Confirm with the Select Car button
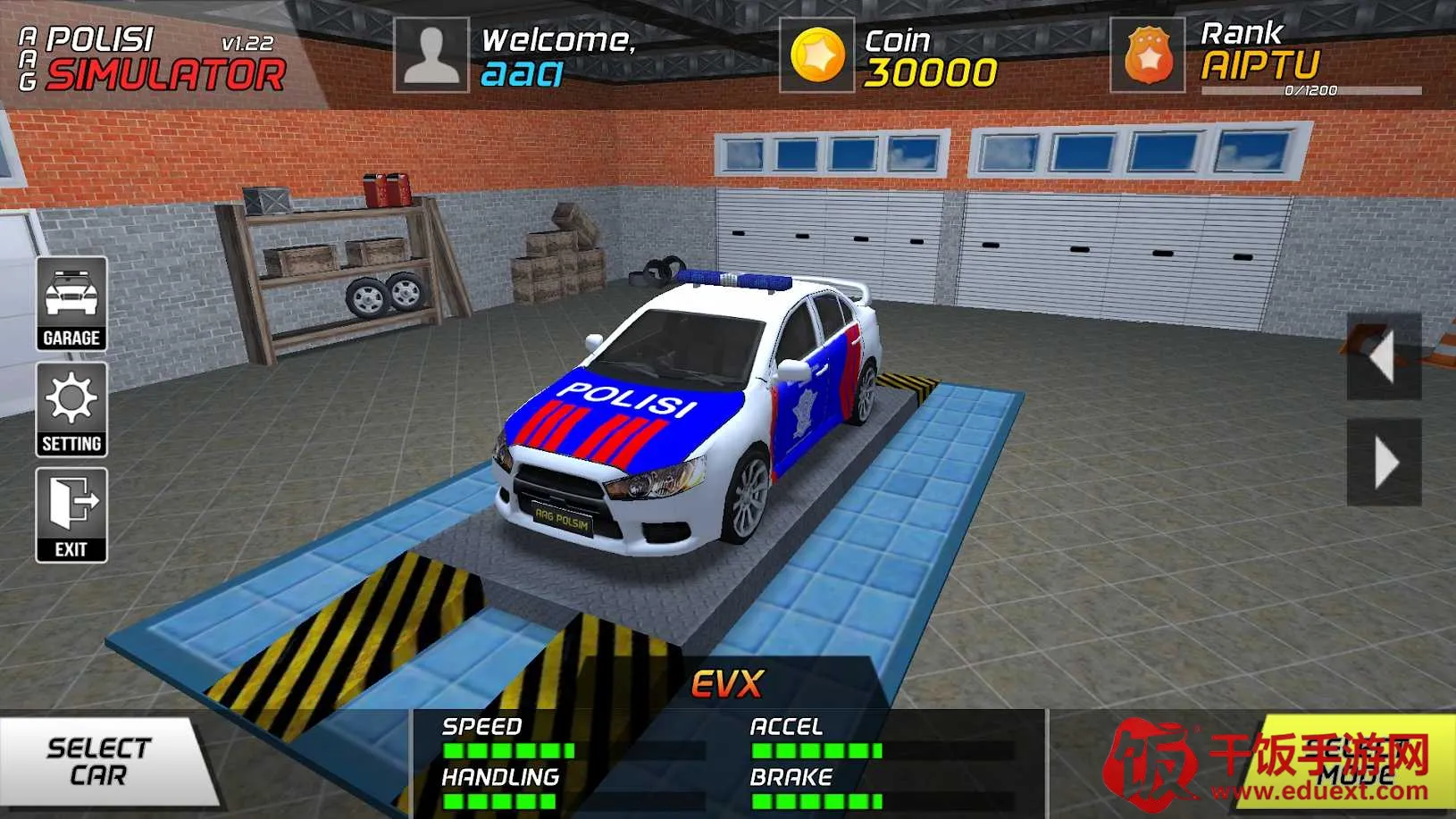 (x=101, y=762)
